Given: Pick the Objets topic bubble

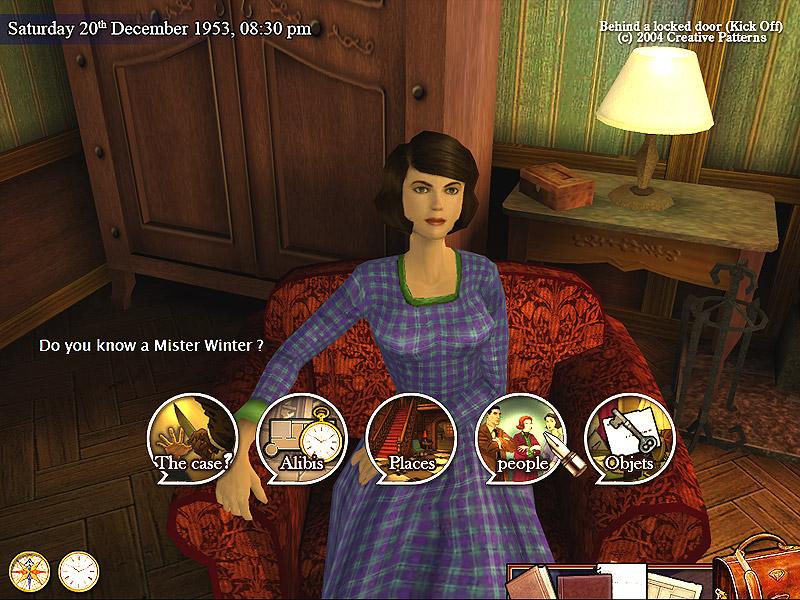Looking at the screenshot, I should point(629,439).
